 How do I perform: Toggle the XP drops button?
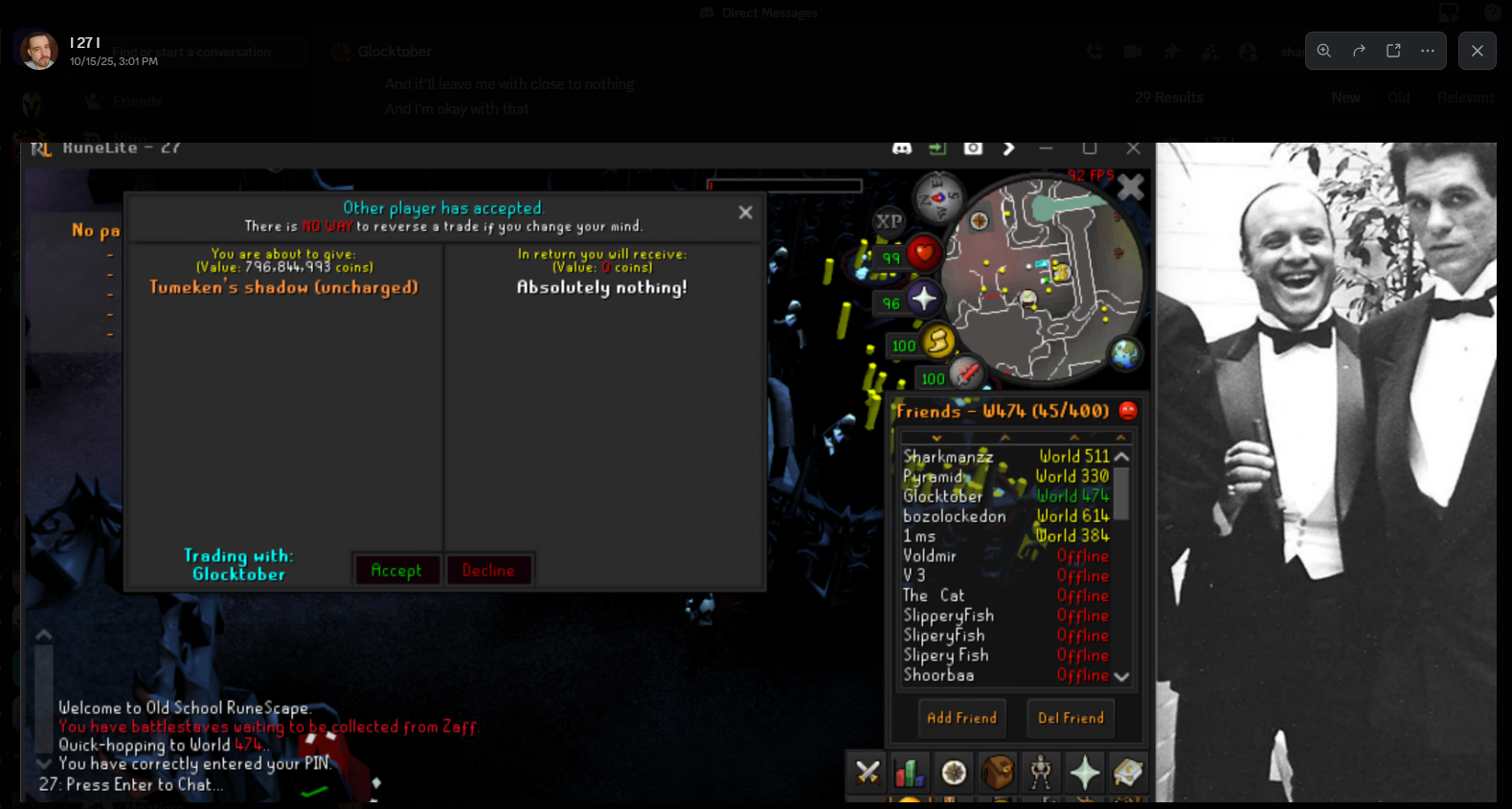[x=889, y=221]
